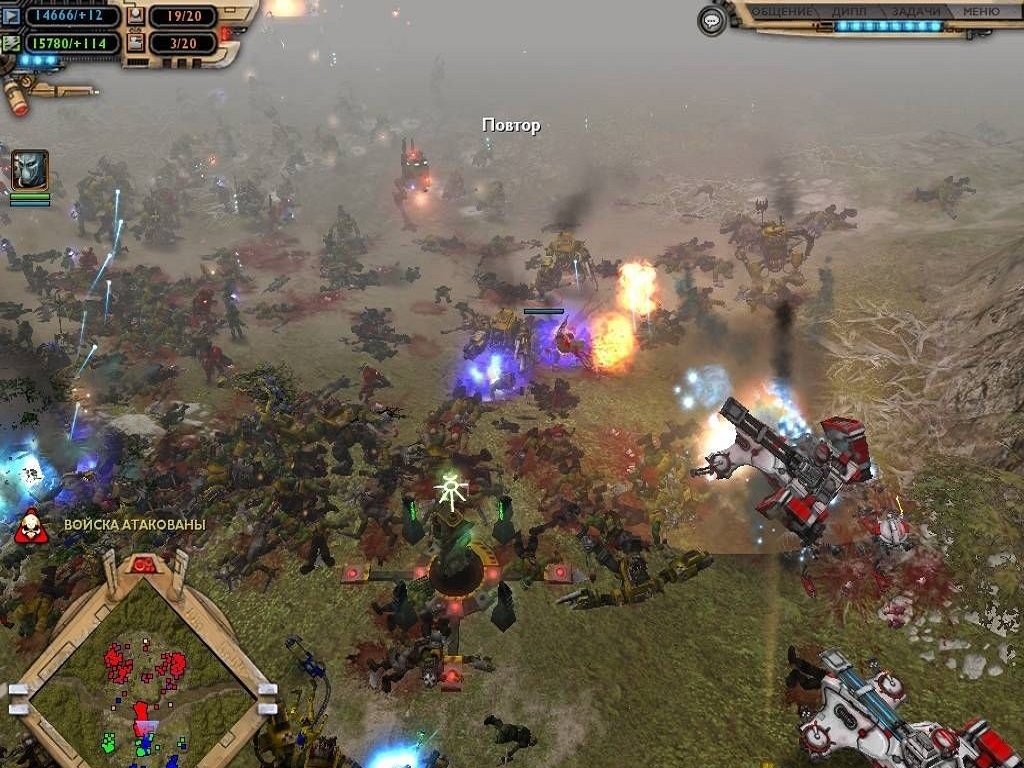This screenshot has width=1024, height=768.
Task: Click the red emblem button atop the minimap
Action: [145, 565]
